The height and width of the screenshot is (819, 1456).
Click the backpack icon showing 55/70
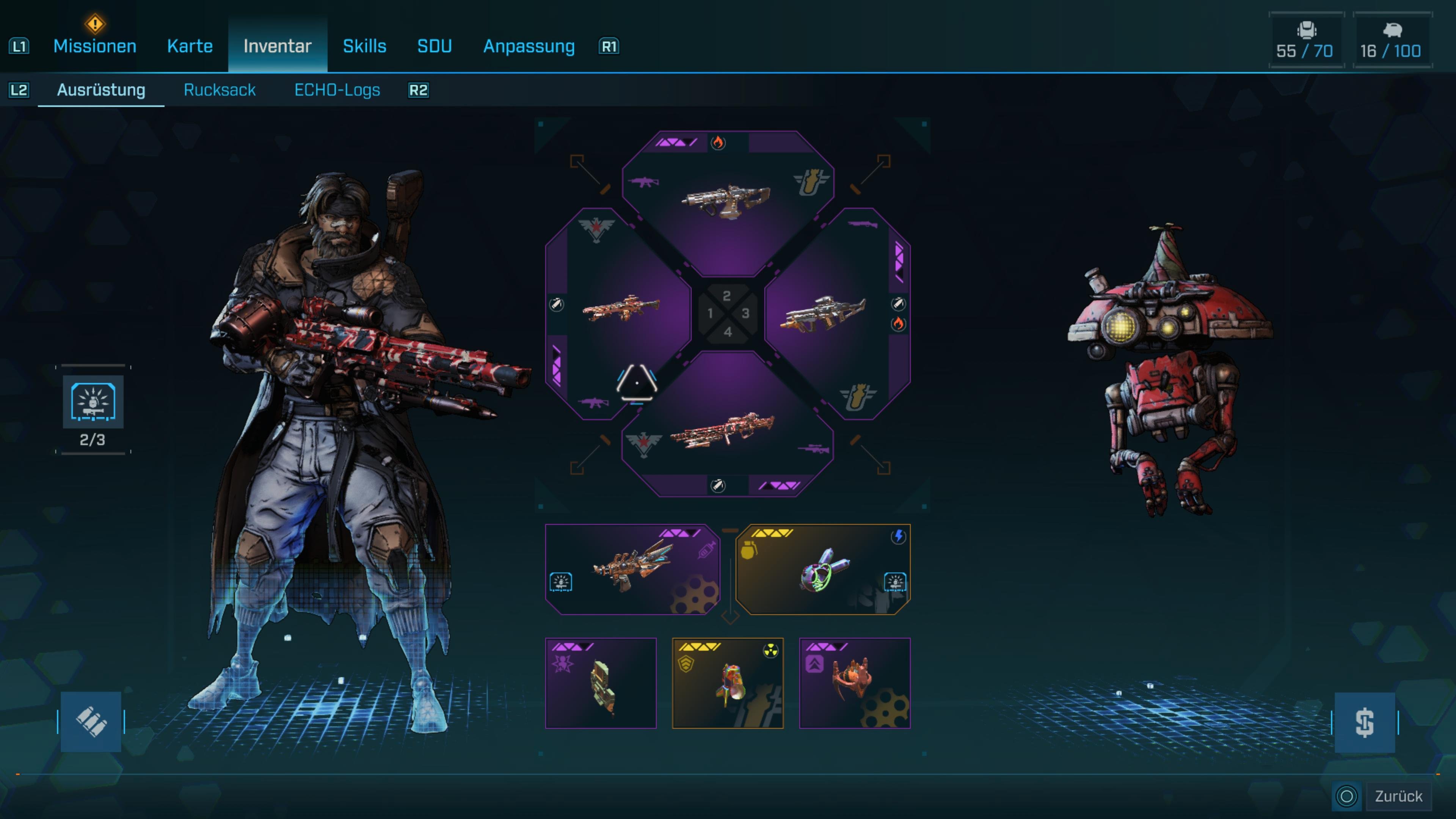(1305, 39)
